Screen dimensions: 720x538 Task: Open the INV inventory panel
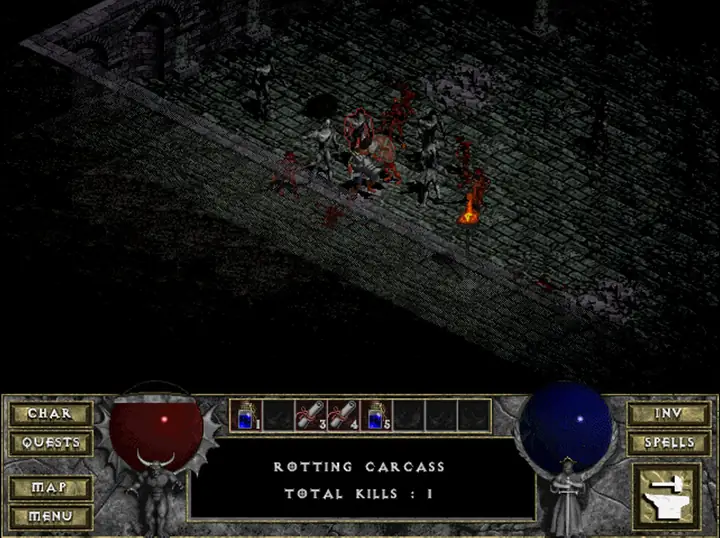pyautogui.click(x=668, y=414)
